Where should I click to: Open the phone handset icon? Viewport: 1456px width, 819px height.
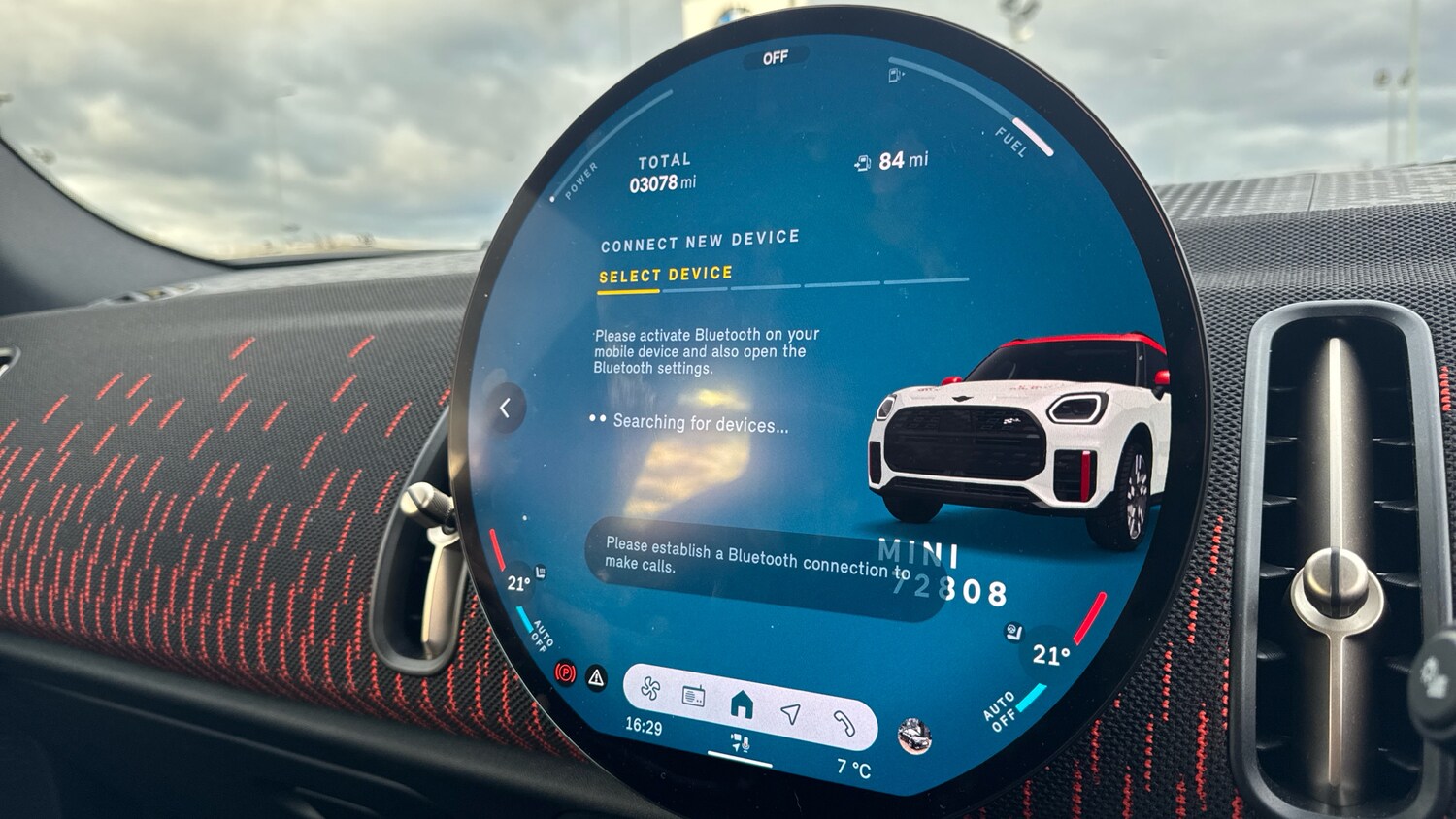(844, 722)
